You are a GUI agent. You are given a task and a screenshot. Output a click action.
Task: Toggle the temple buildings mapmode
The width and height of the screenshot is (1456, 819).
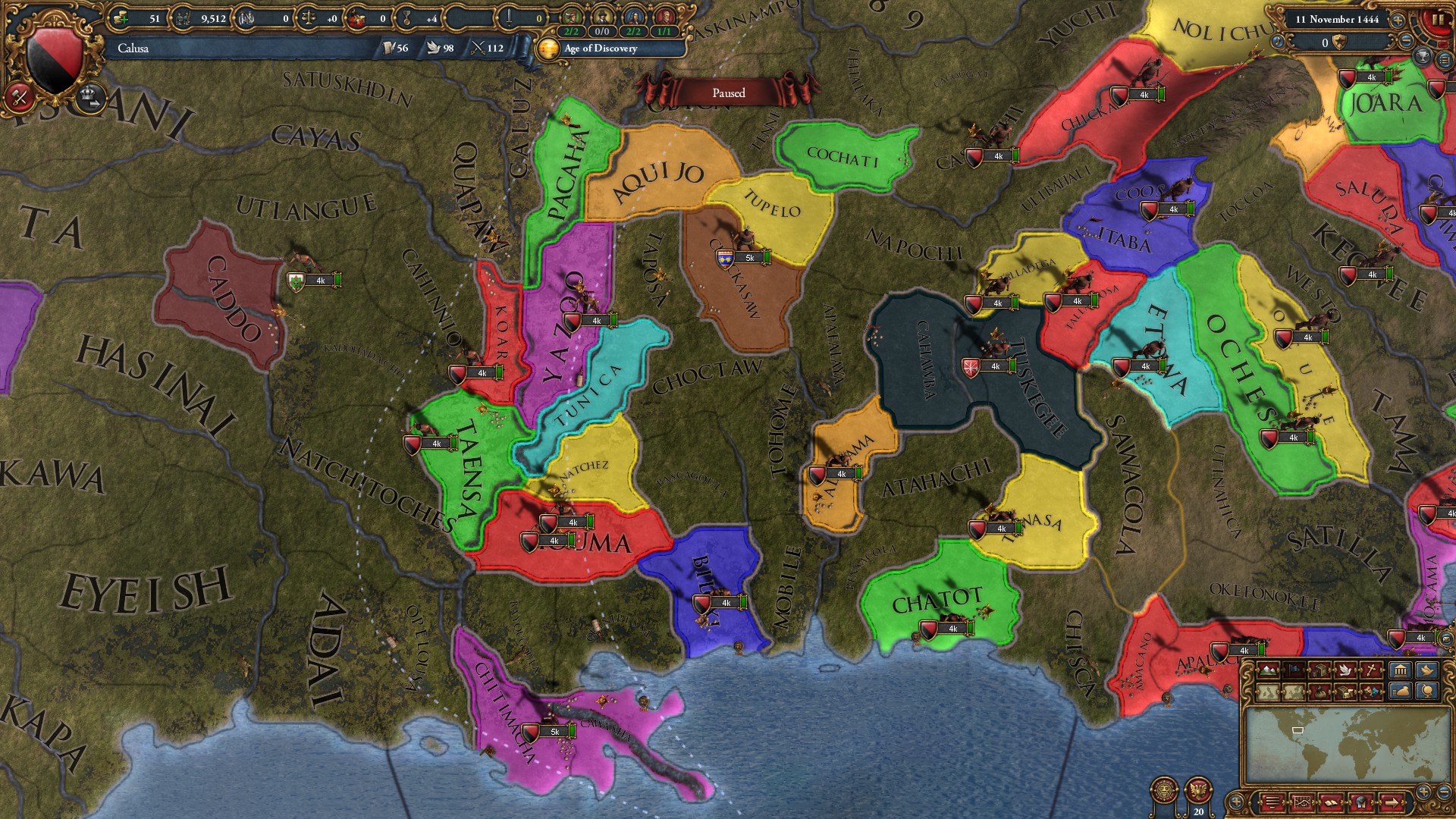coord(1401,670)
